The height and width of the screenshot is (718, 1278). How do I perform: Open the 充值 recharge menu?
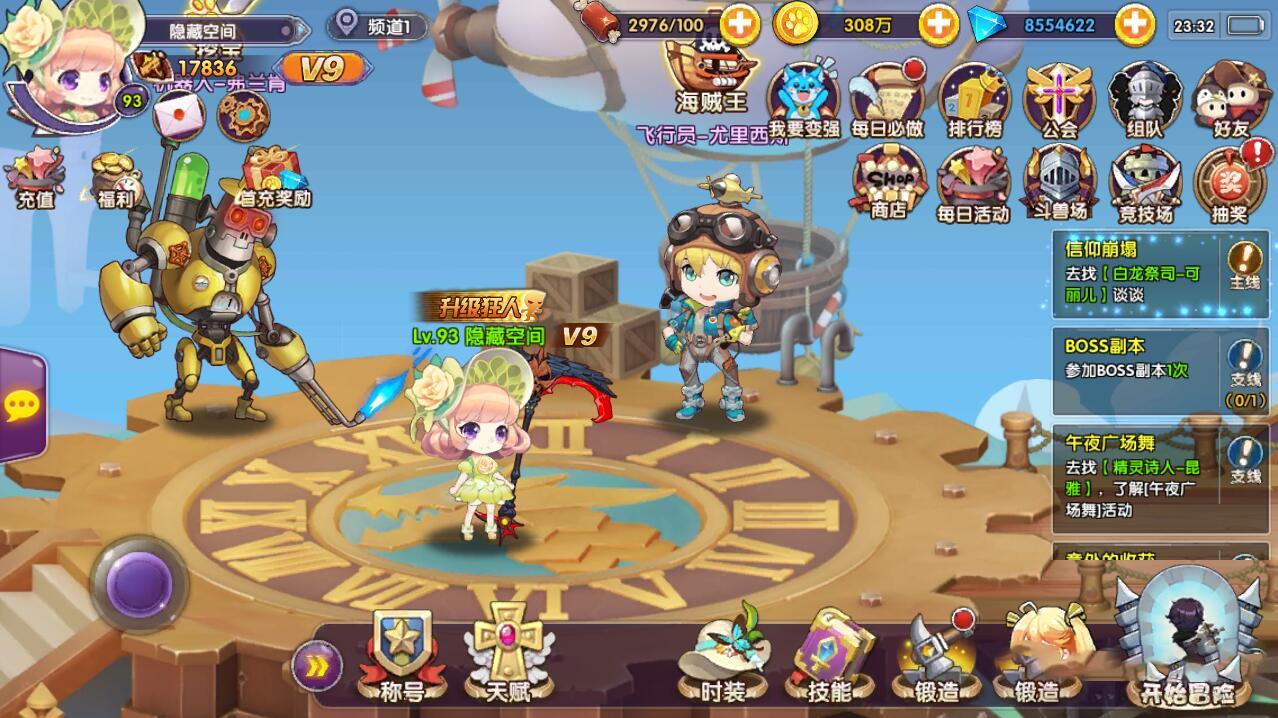35,178
